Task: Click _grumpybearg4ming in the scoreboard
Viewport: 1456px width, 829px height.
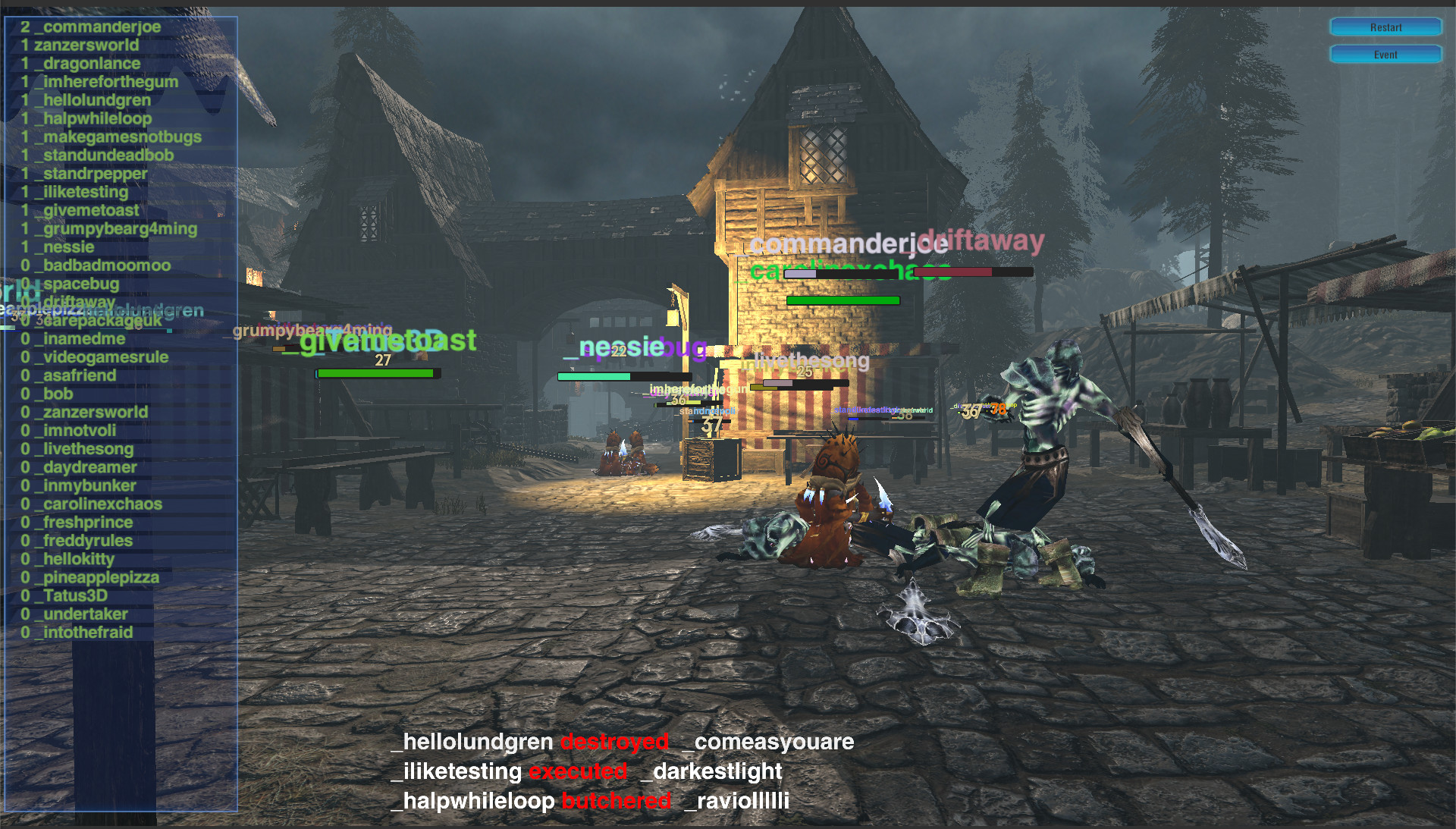Action: [x=111, y=228]
